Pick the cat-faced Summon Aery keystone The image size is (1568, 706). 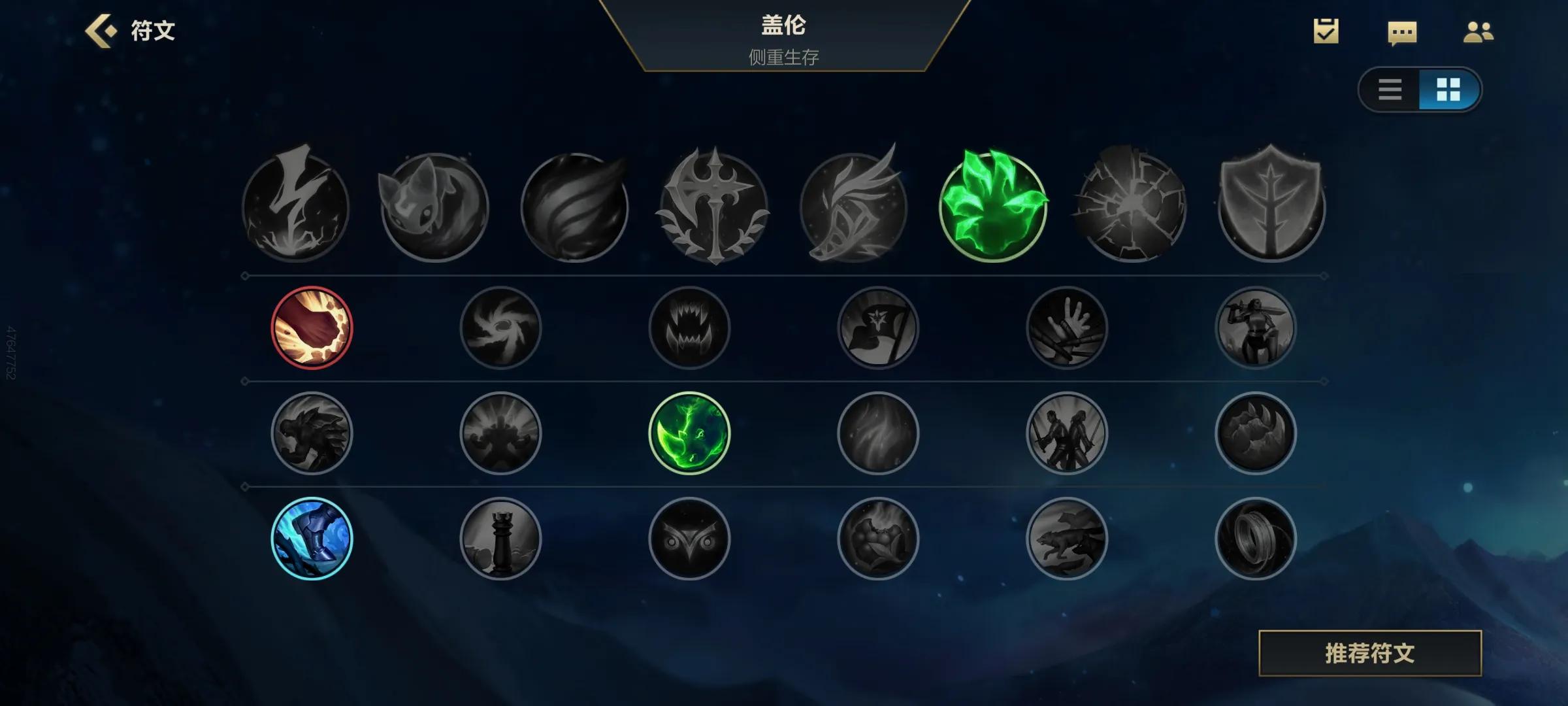click(434, 207)
